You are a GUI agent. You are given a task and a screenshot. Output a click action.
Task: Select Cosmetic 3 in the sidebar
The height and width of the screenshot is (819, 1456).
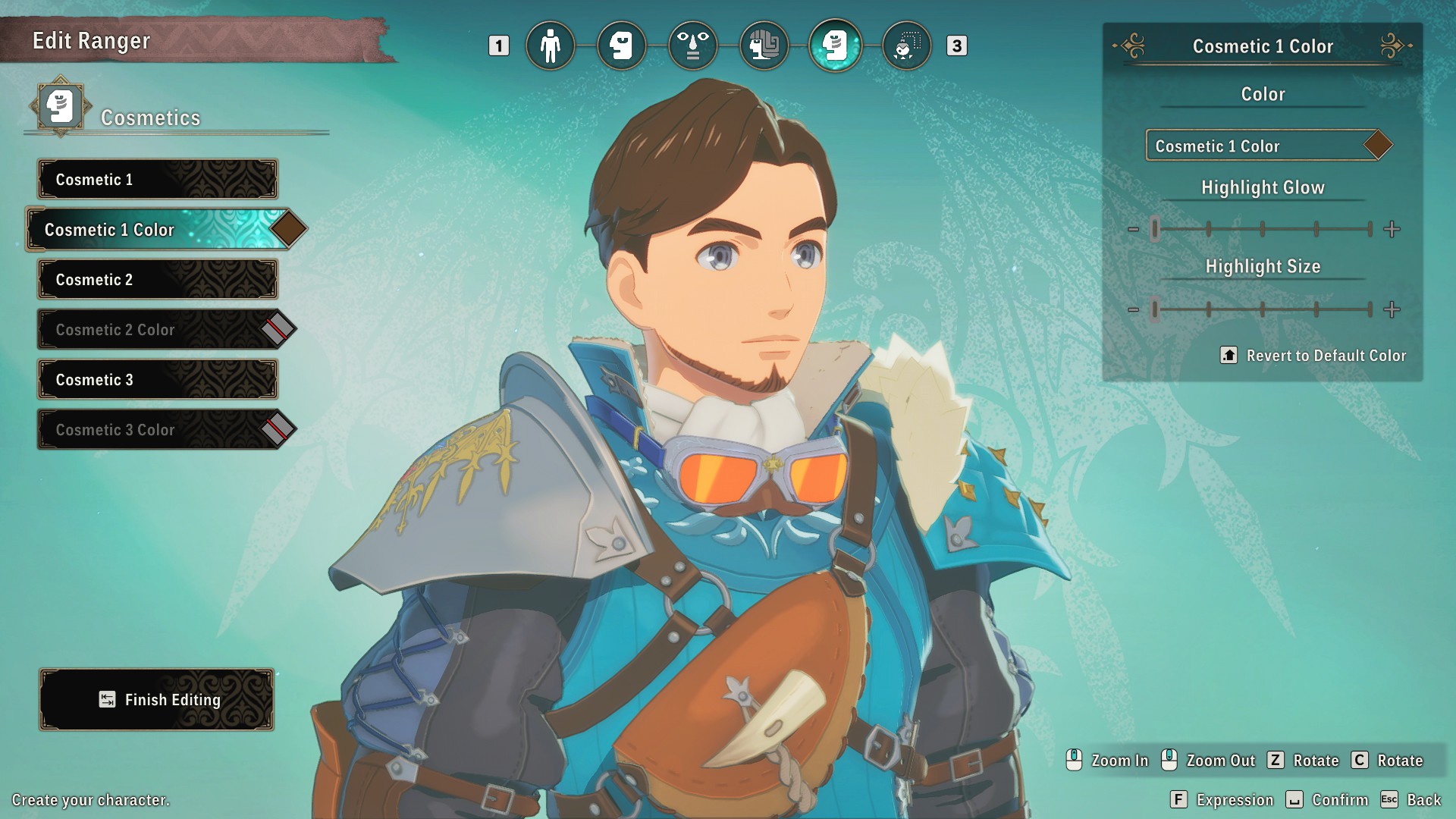[x=156, y=379]
